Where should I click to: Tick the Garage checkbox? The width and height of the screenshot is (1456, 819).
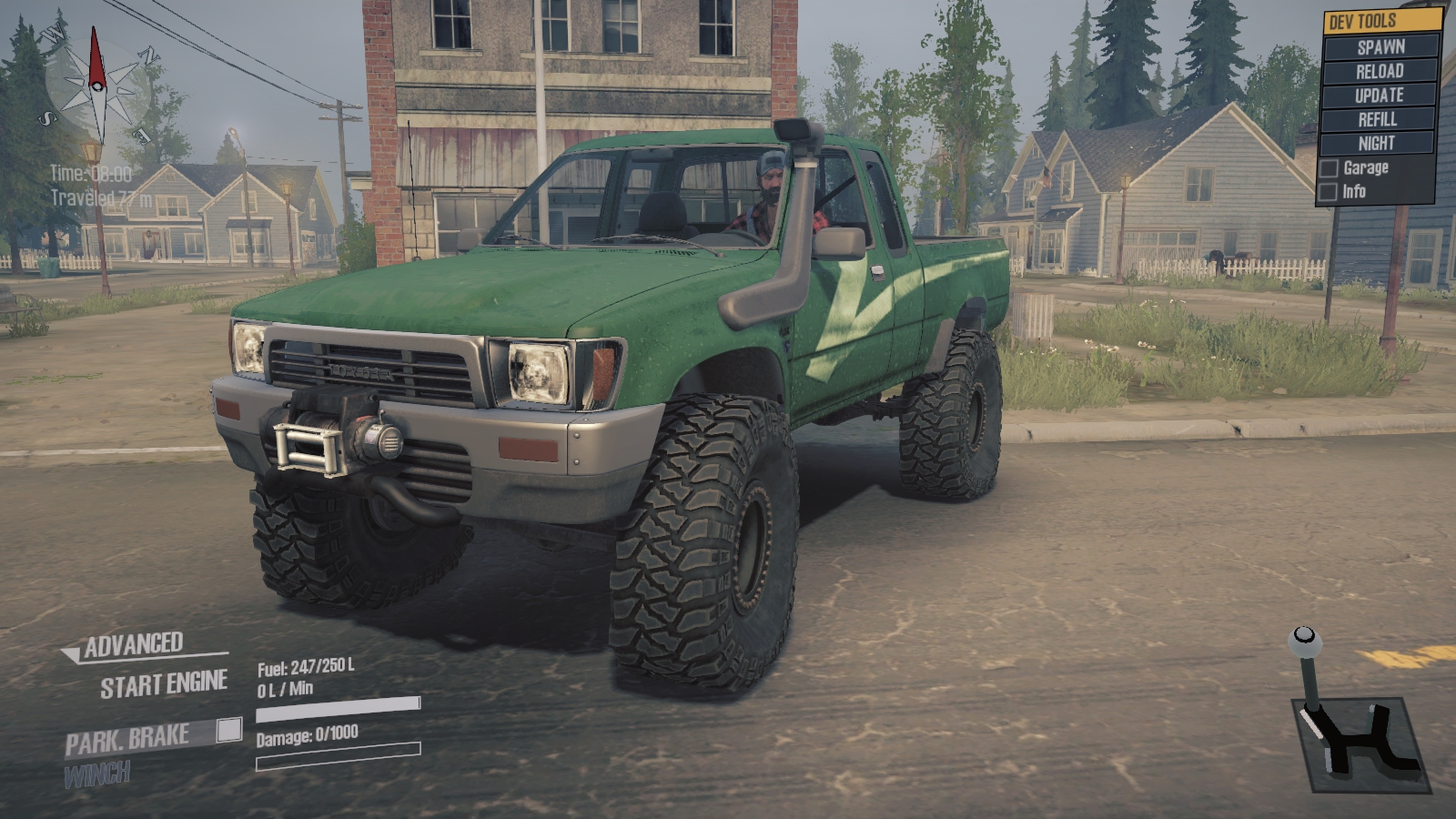click(1330, 168)
